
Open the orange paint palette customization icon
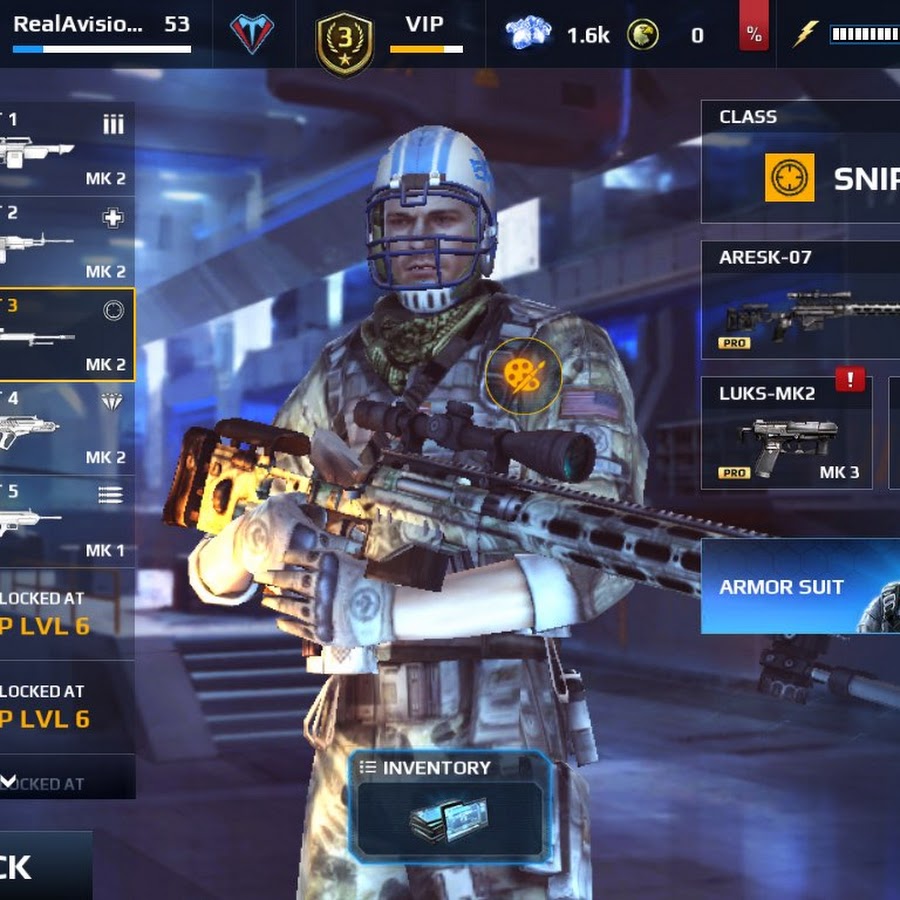[523, 375]
